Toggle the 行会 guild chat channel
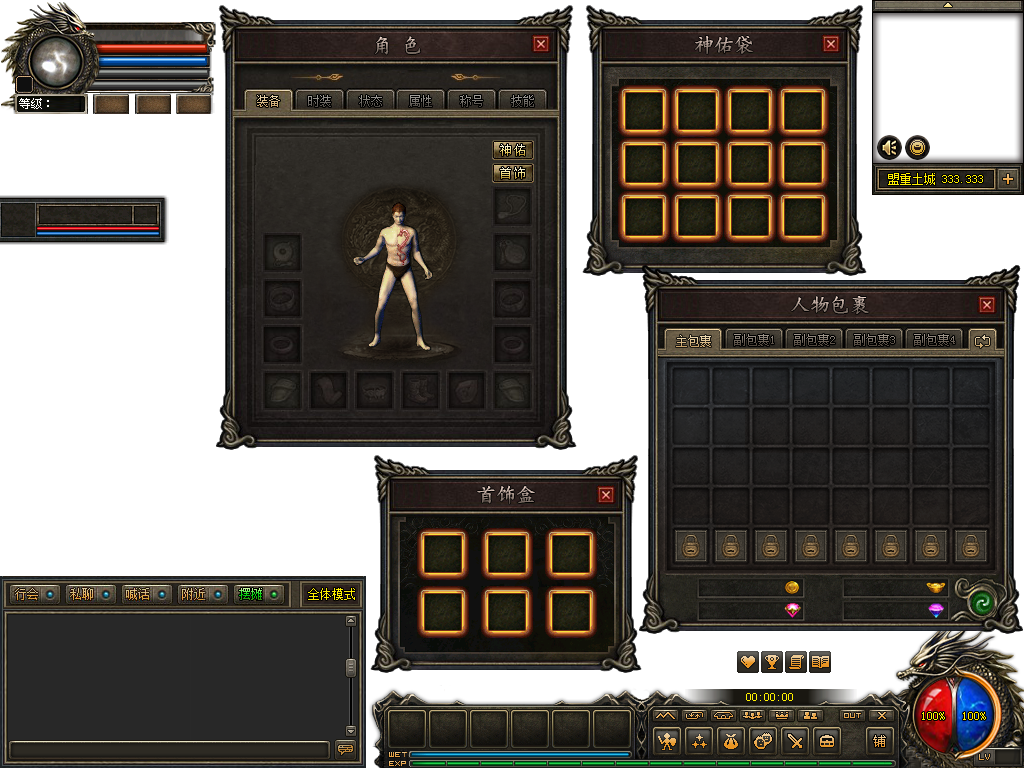Screen dimensions: 1024x768 (x=33, y=594)
